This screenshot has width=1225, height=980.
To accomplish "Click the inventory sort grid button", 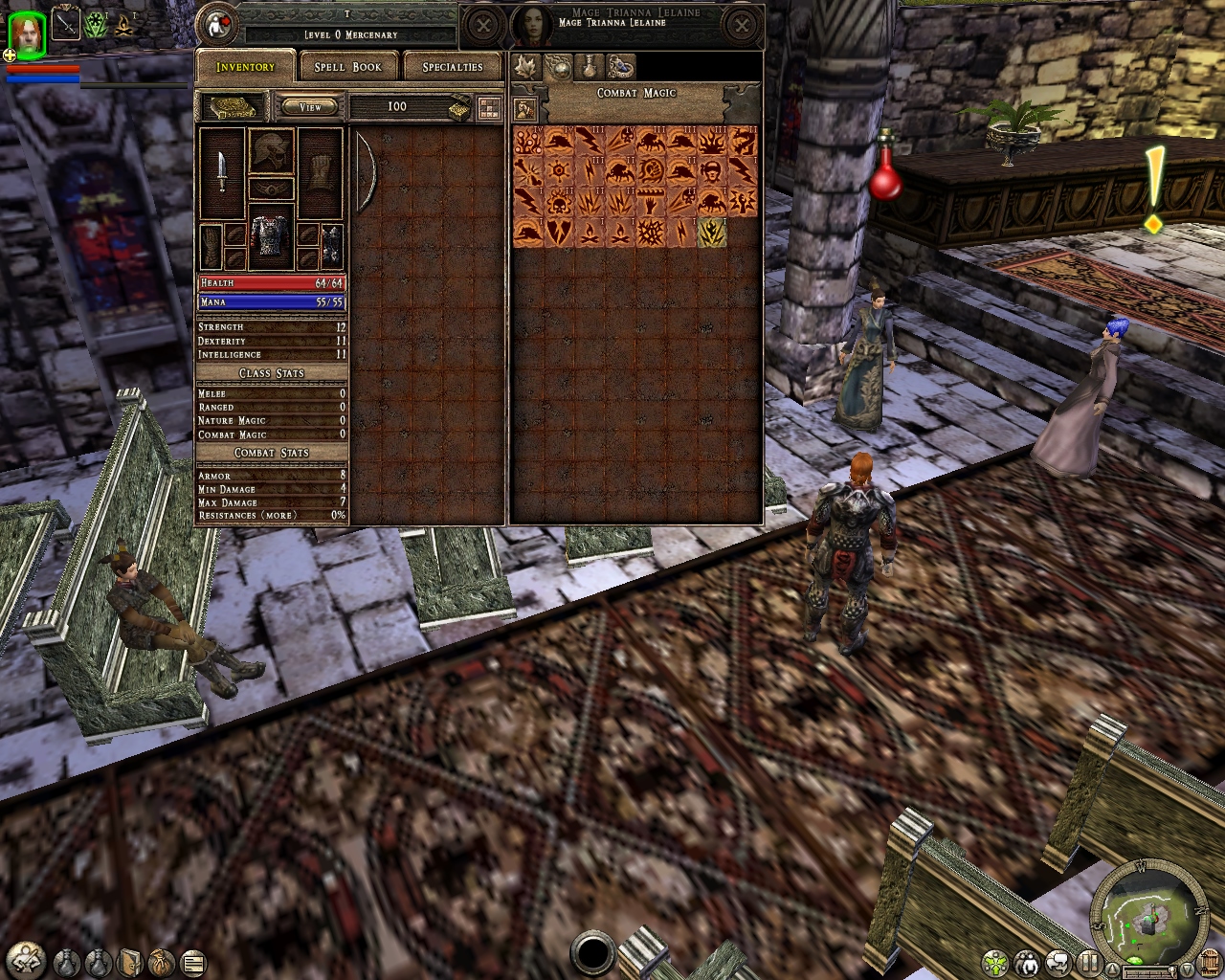I will 489,107.
